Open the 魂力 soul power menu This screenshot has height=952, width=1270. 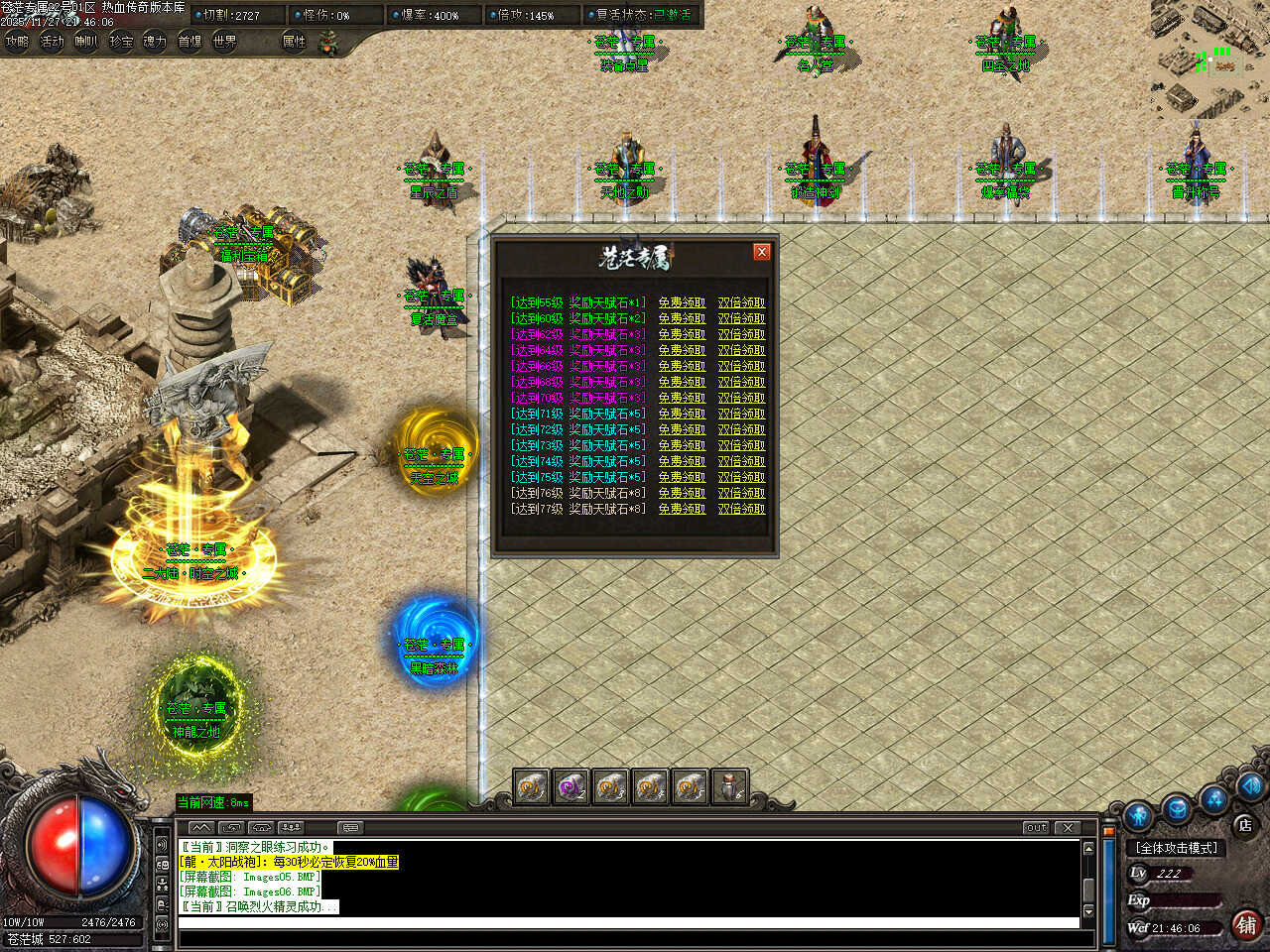tap(155, 42)
